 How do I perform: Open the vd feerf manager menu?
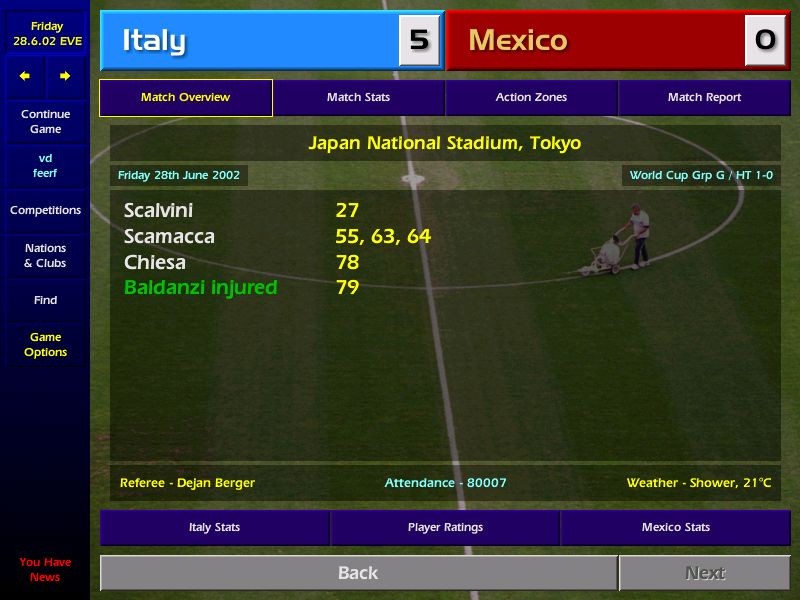(x=45, y=166)
